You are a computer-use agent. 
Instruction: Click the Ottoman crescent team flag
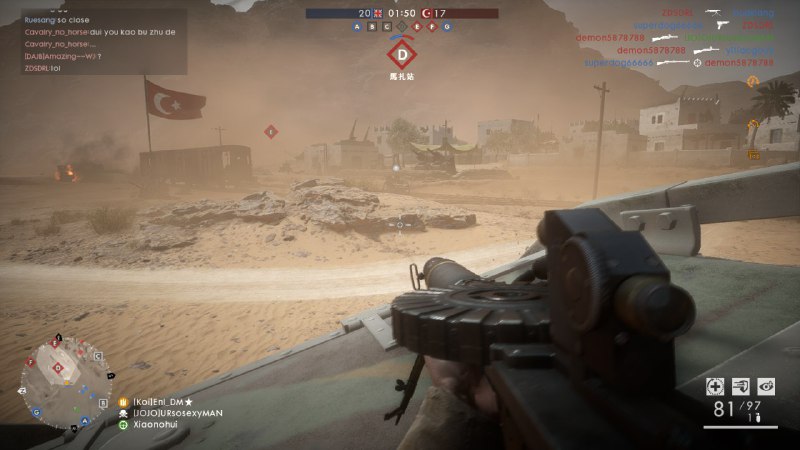[x=426, y=14]
